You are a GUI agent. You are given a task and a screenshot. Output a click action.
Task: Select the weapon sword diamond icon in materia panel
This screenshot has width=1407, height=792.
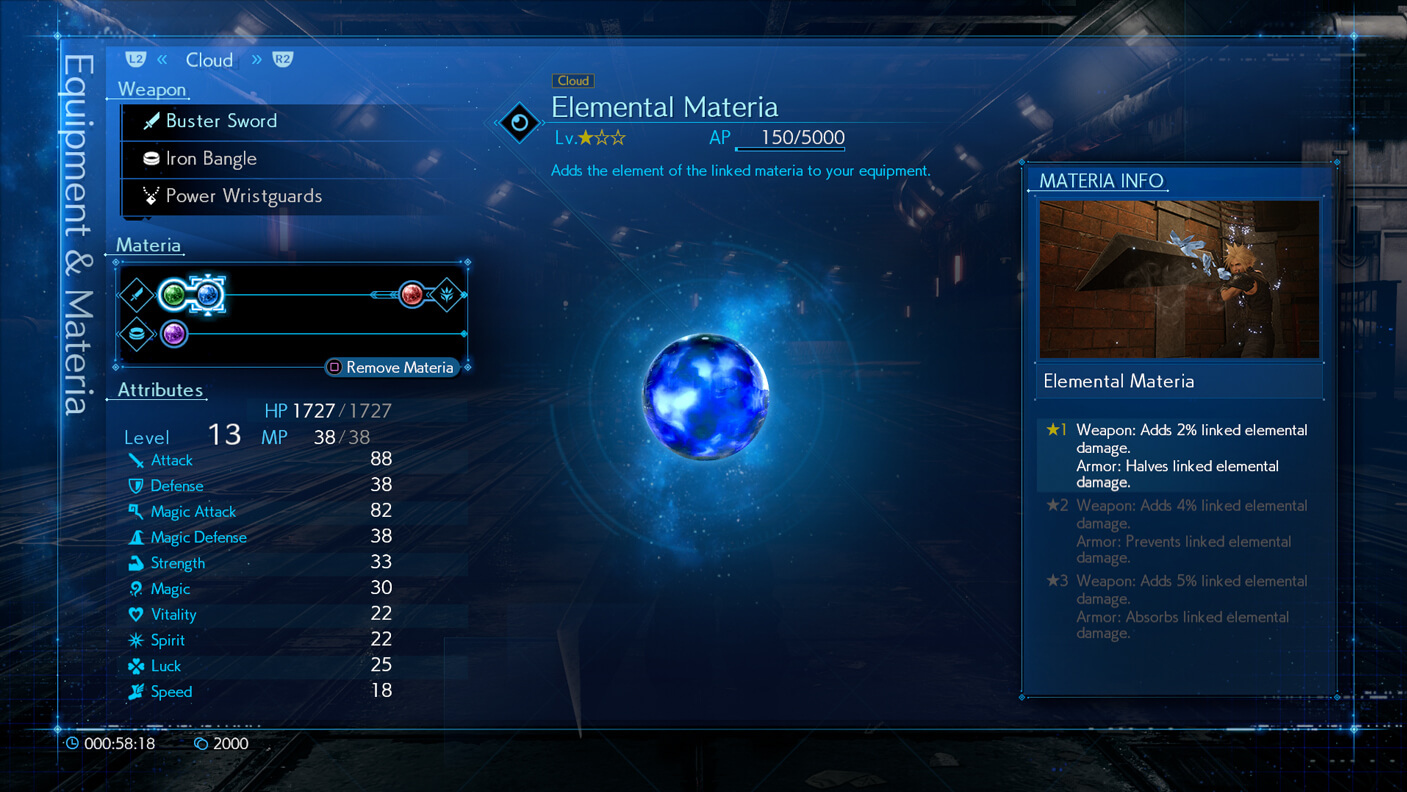point(137,295)
